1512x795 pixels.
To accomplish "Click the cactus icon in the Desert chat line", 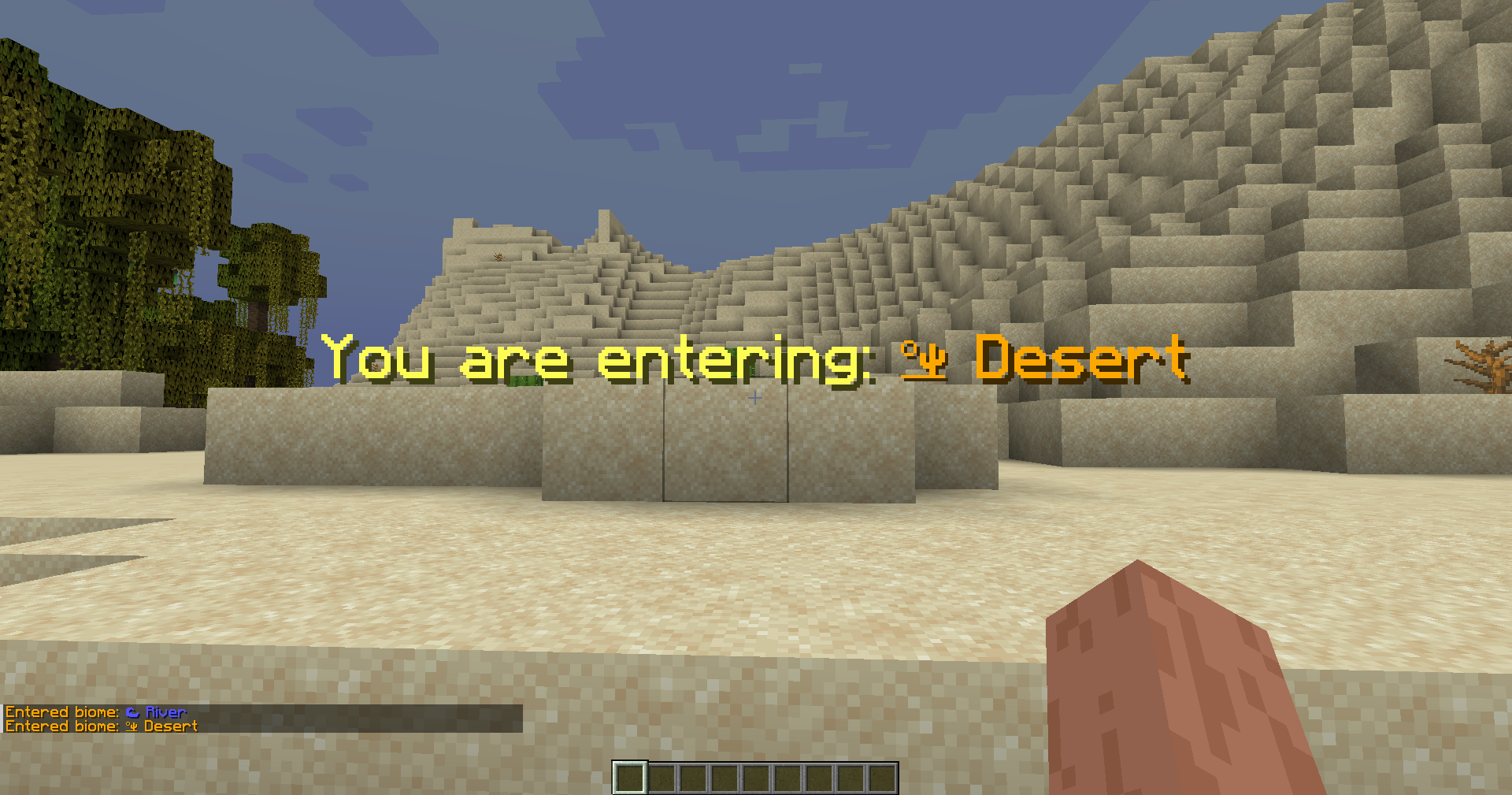I will 131,725.
